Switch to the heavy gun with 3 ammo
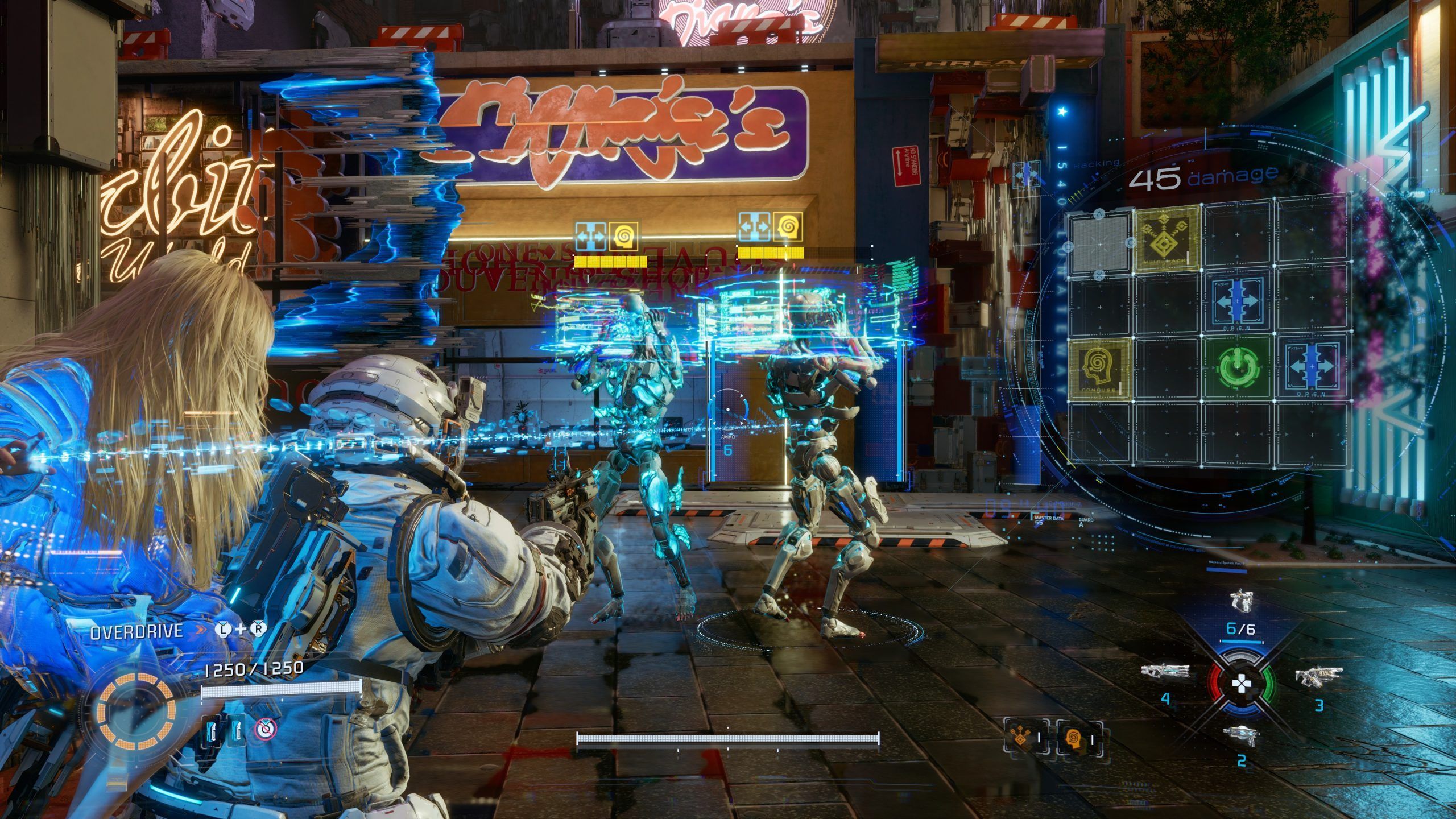 click(x=1318, y=676)
